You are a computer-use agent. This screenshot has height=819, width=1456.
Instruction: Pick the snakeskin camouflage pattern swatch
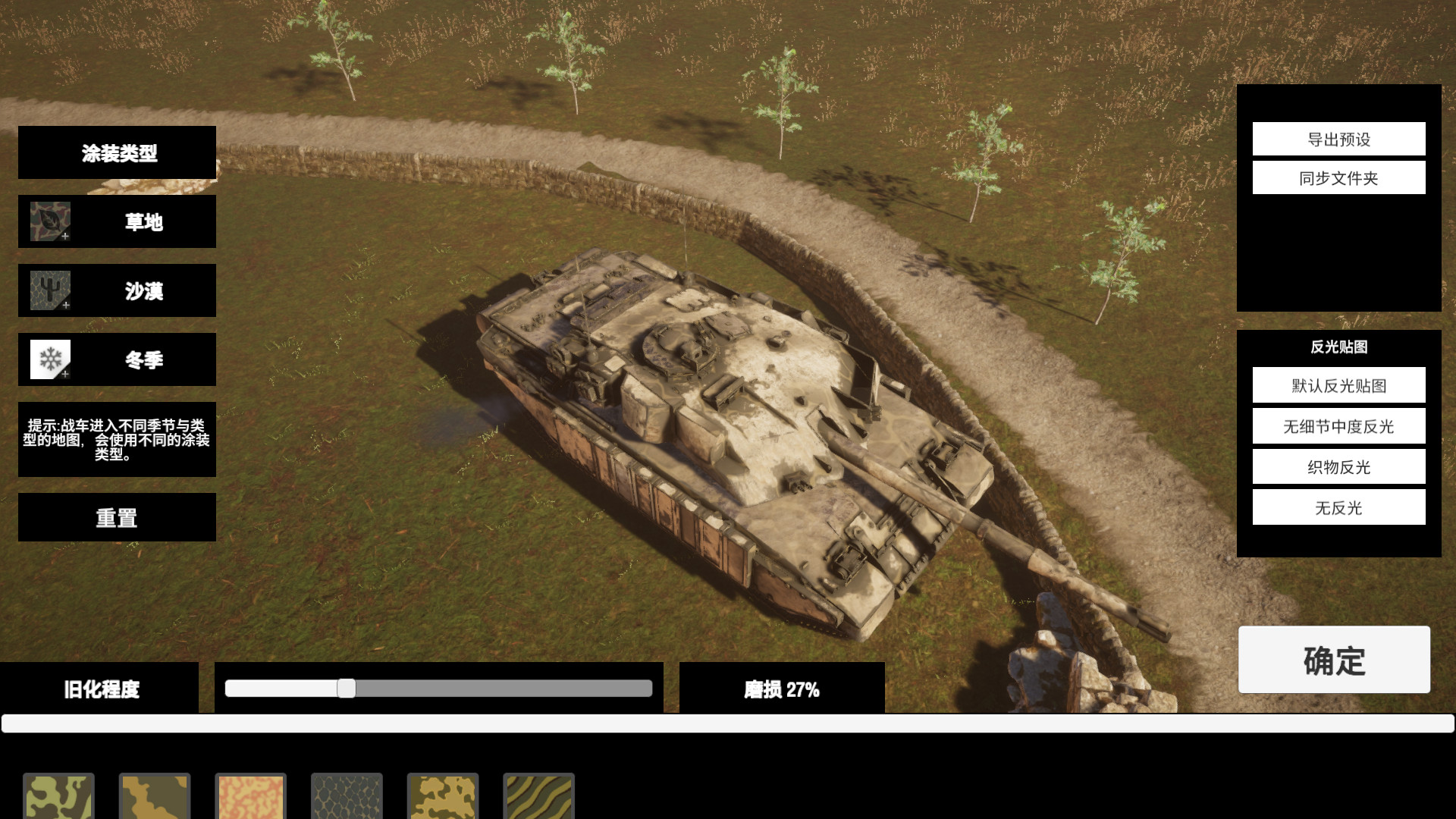347,796
